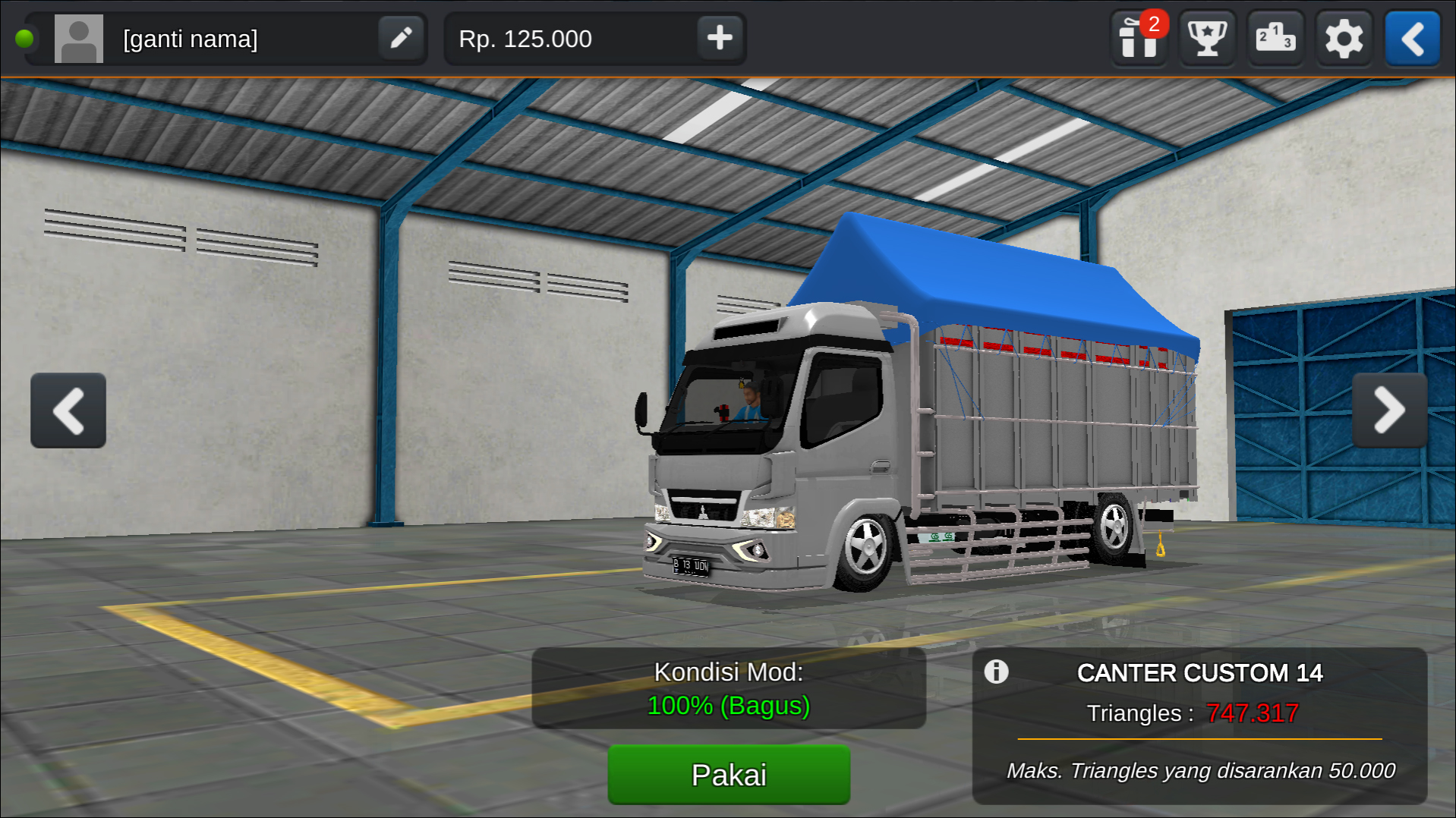Select the 100% (Bagus) condition value

pyautogui.click(x=728, y=705)
